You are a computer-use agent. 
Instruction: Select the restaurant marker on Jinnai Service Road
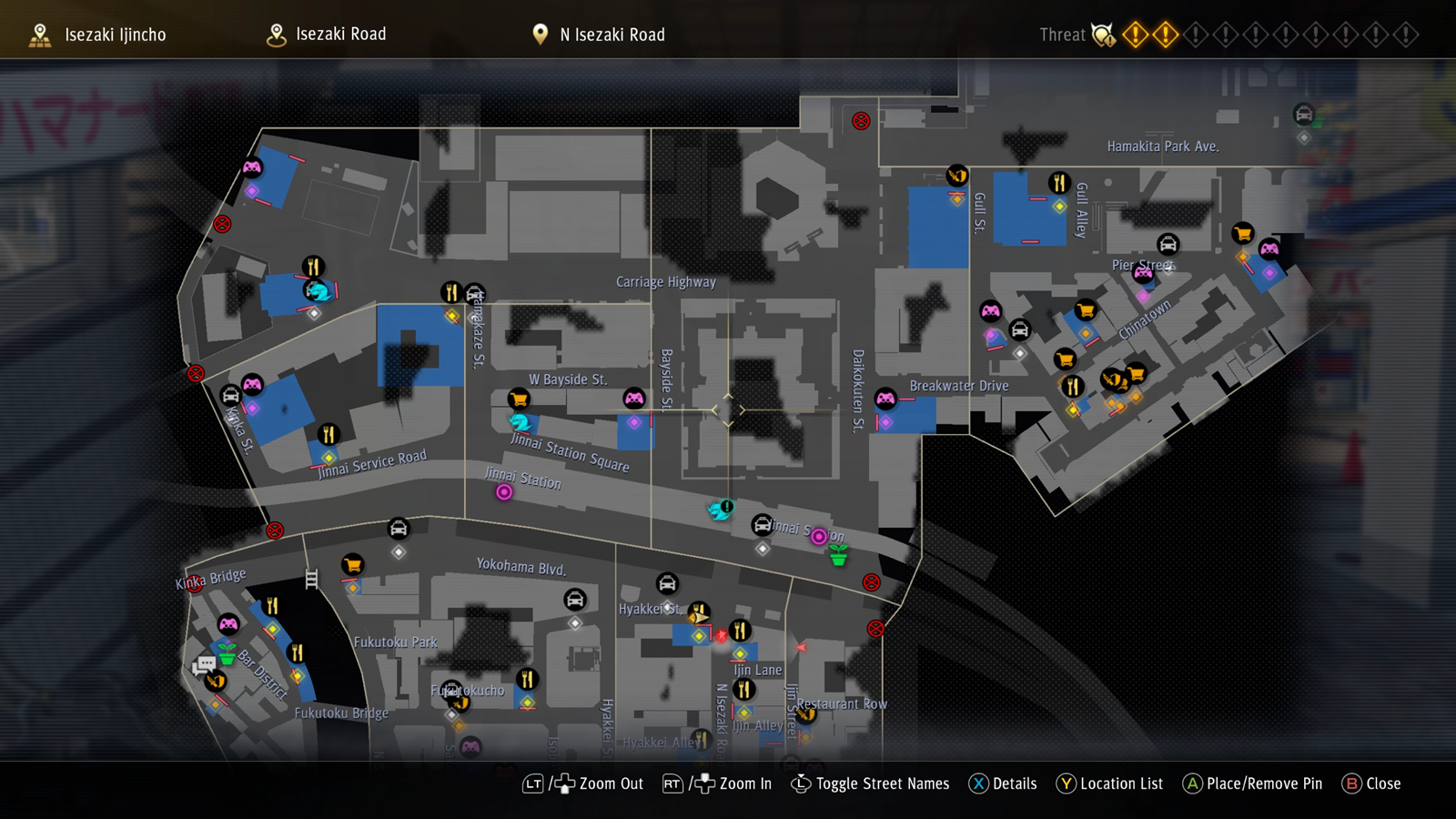pos(329,434)
